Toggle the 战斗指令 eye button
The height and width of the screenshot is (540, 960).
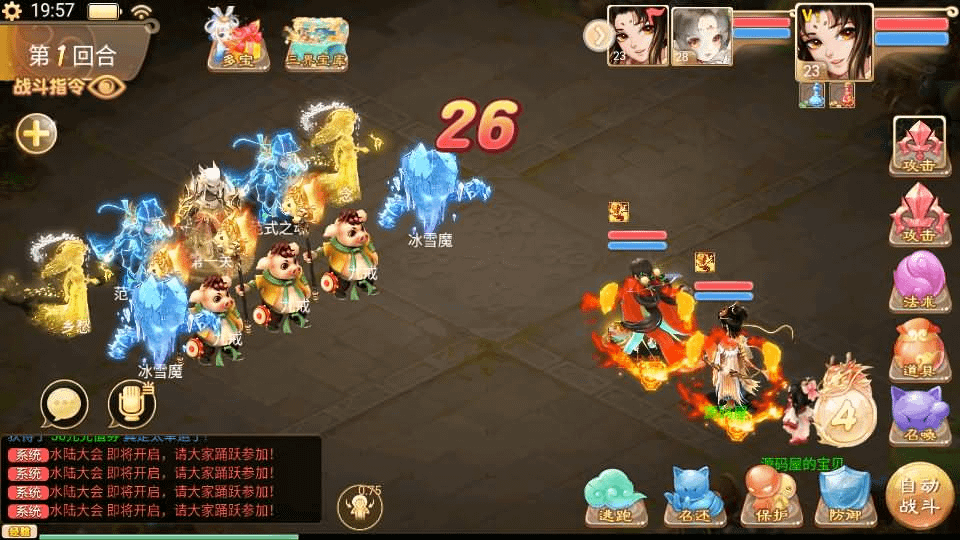[104, 86]
